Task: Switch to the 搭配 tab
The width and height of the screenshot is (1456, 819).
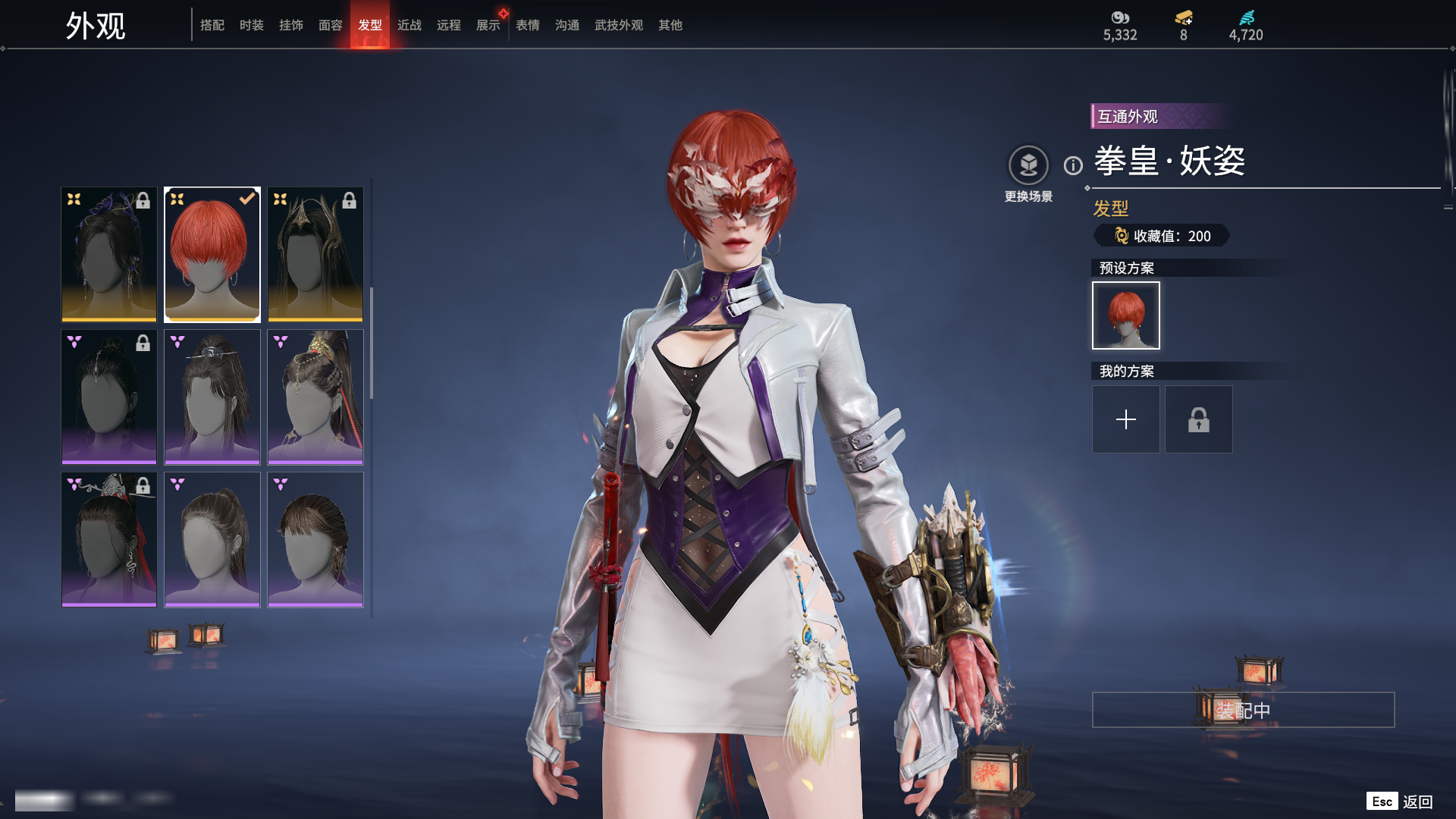Action: point(212,25)
